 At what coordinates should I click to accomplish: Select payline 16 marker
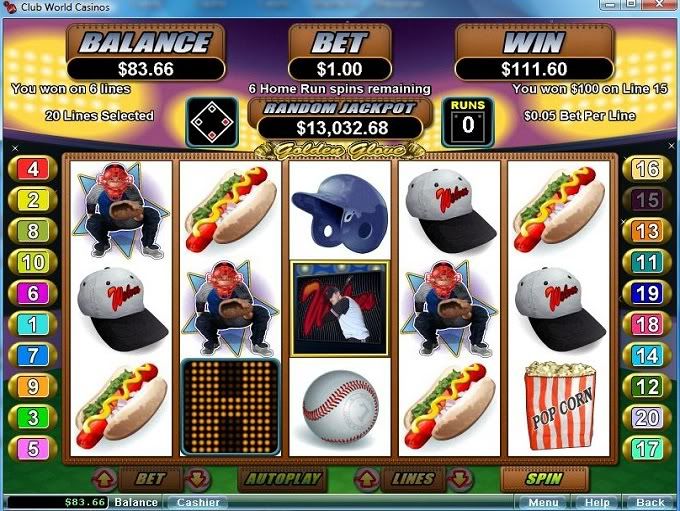coord(647,169)
